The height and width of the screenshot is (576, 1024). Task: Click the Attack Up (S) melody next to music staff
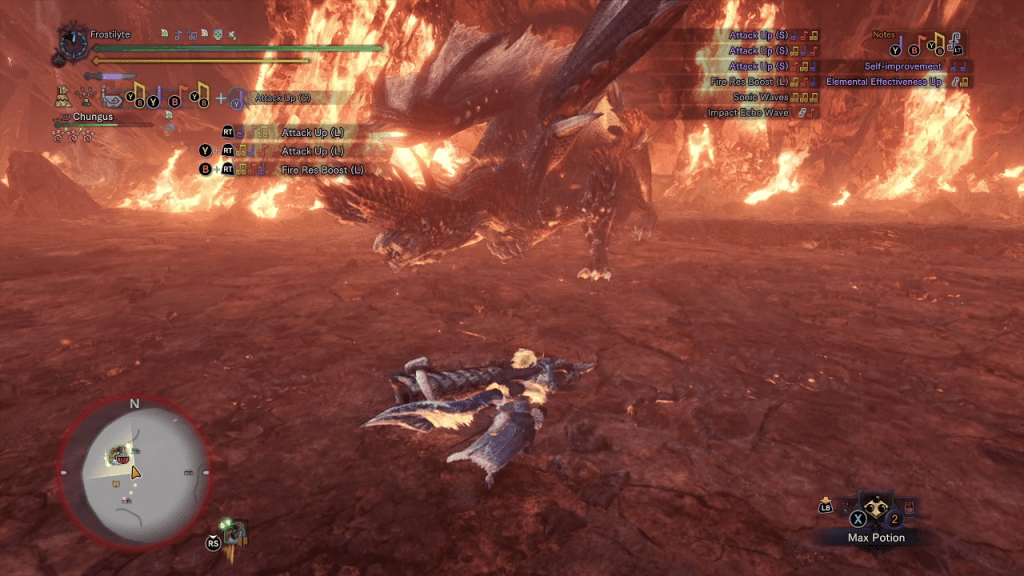(283, 98)
